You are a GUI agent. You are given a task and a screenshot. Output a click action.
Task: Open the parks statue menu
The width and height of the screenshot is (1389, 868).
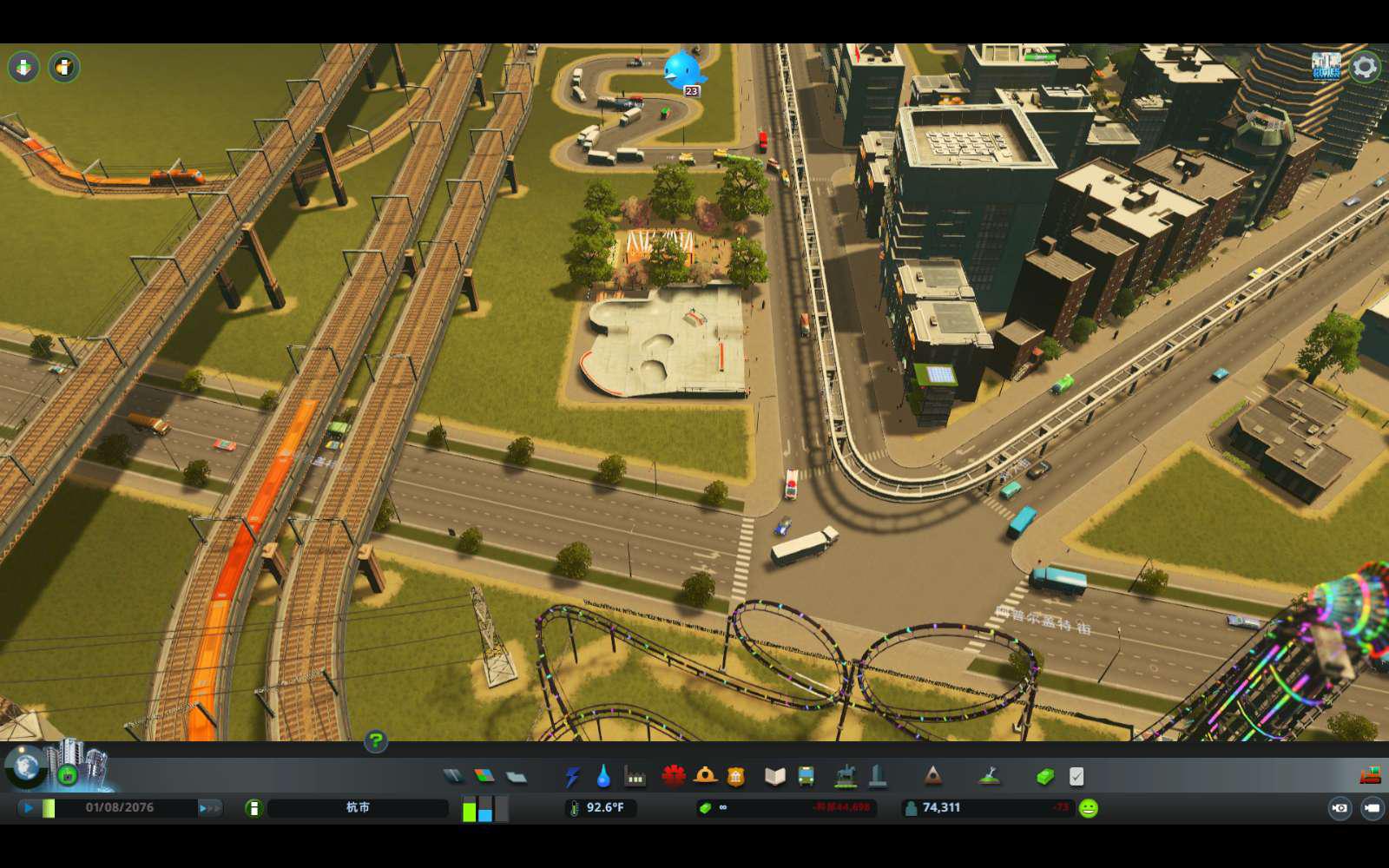846,776
